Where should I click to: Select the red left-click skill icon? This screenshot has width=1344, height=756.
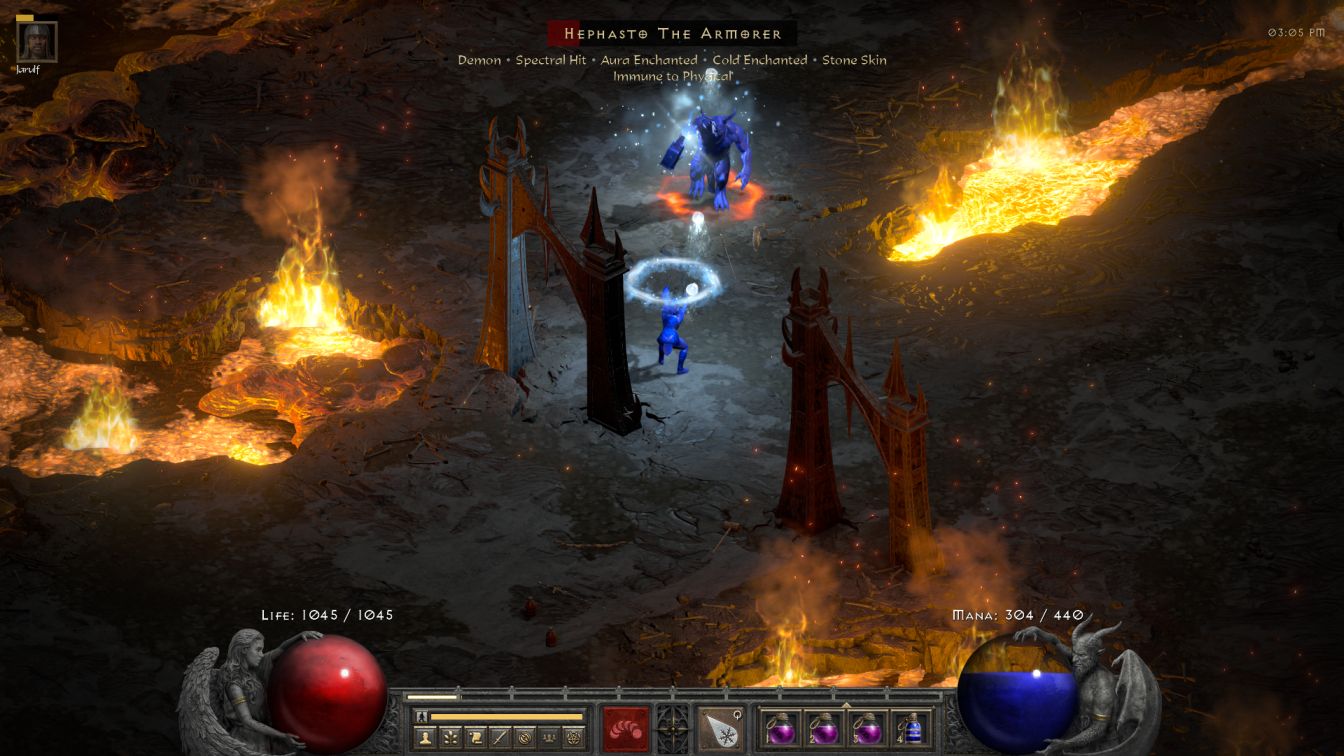[x=625, y=728]
